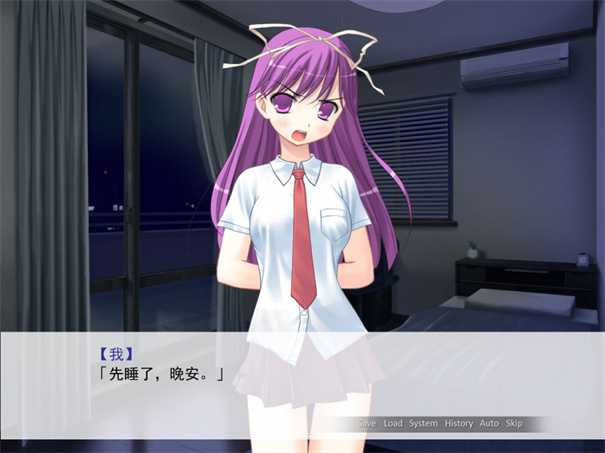
Task: Open the System settings
Action: click(x=423, y=423)
